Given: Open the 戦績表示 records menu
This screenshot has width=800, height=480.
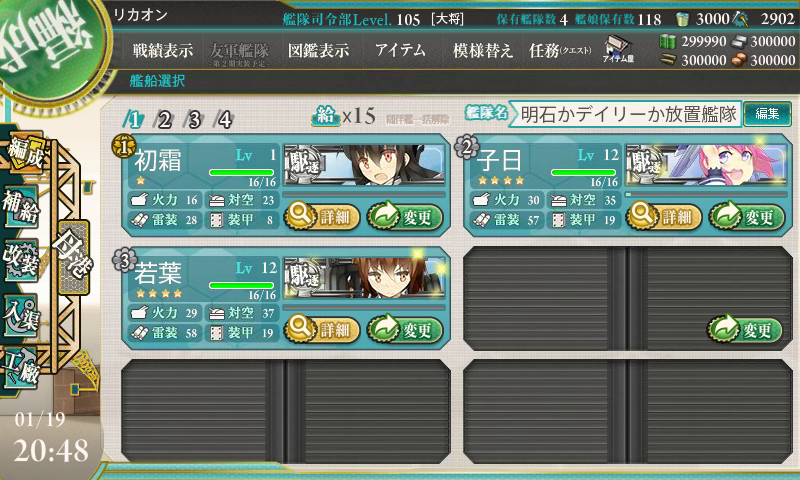Looking at the screenshot, I should pos(163,50).
